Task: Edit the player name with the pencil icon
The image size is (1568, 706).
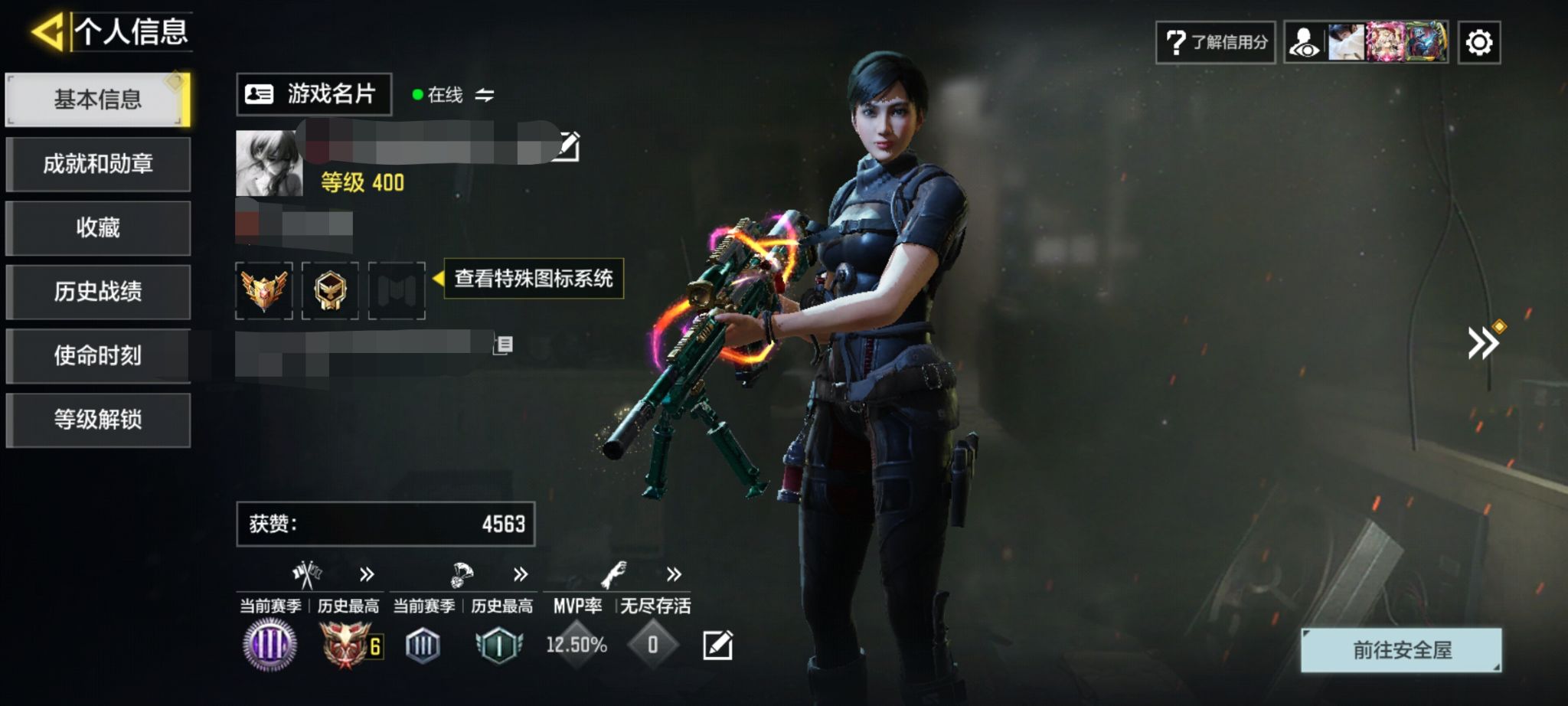Action: click(x=567, y=146)
